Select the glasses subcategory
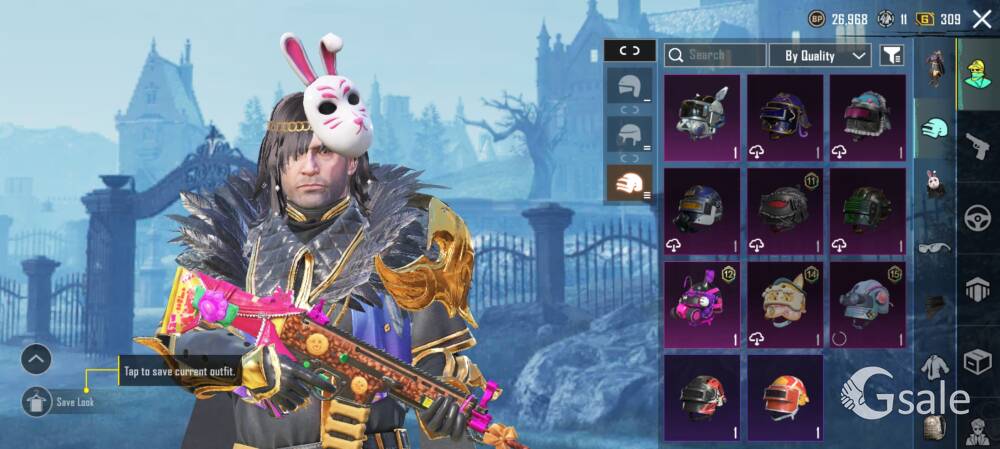Viewport: 1000px width, 449px height. point(935,246)
